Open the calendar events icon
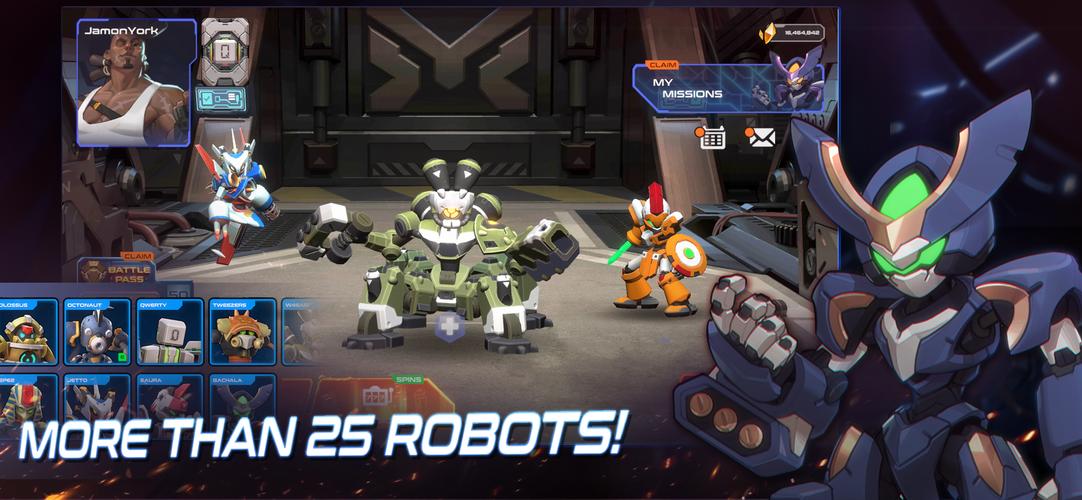Image resolution: width=1082 pixels, height=500 pixels. (x=712, y=138)
